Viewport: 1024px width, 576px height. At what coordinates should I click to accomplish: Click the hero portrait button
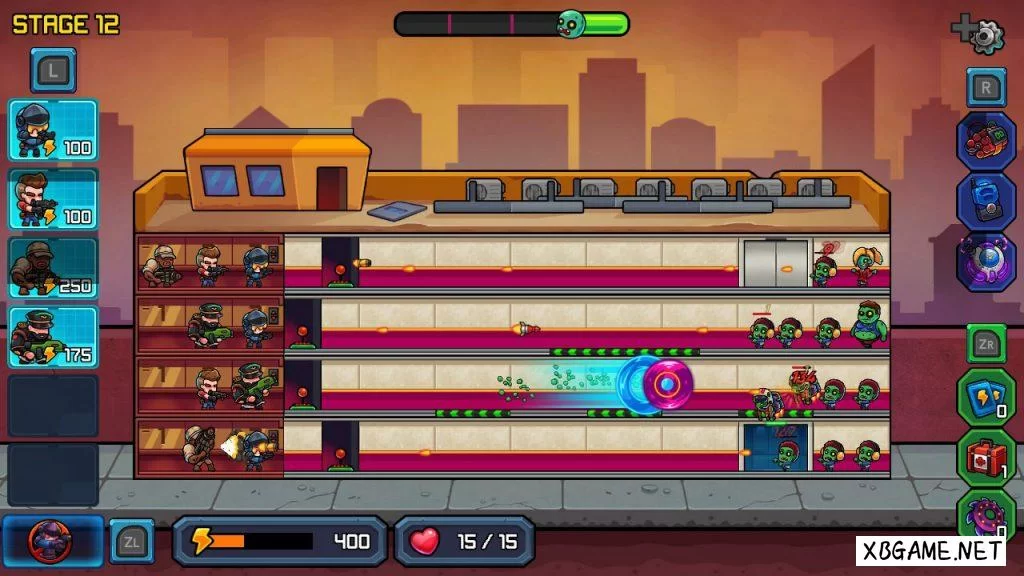(51, 541)
